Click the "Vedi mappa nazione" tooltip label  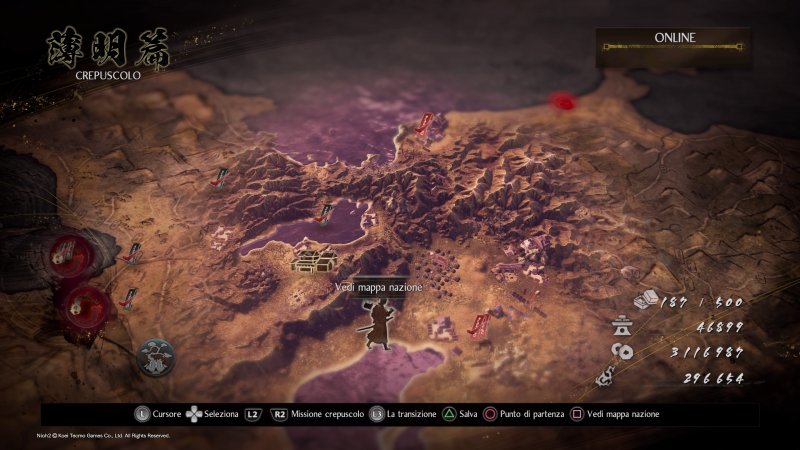pyautogui.click(x=379, y=287)
